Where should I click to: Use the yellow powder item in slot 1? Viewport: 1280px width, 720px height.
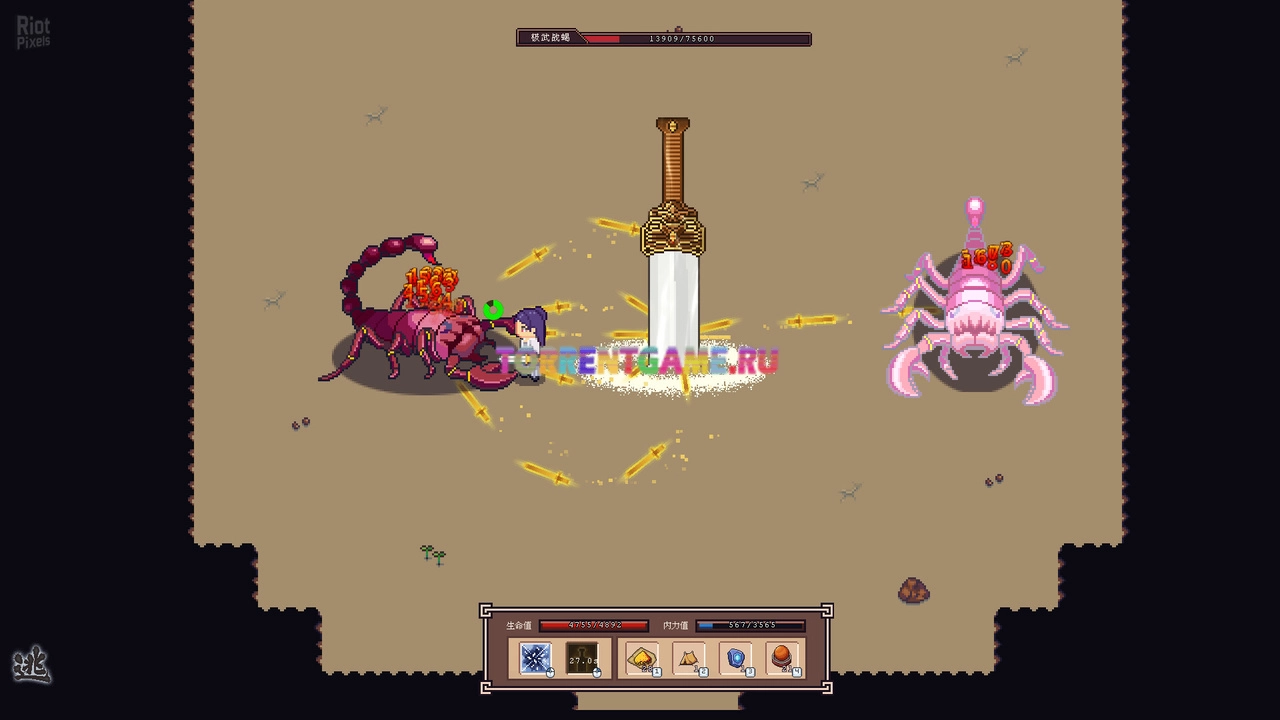641,658
